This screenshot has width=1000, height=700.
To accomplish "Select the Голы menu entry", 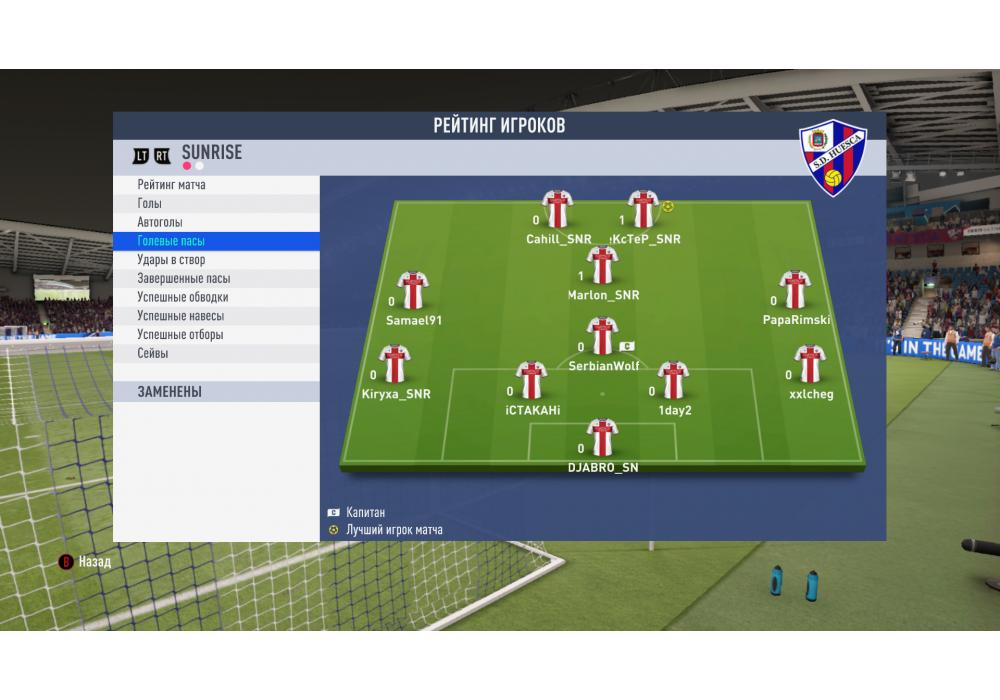I will 150,204.
